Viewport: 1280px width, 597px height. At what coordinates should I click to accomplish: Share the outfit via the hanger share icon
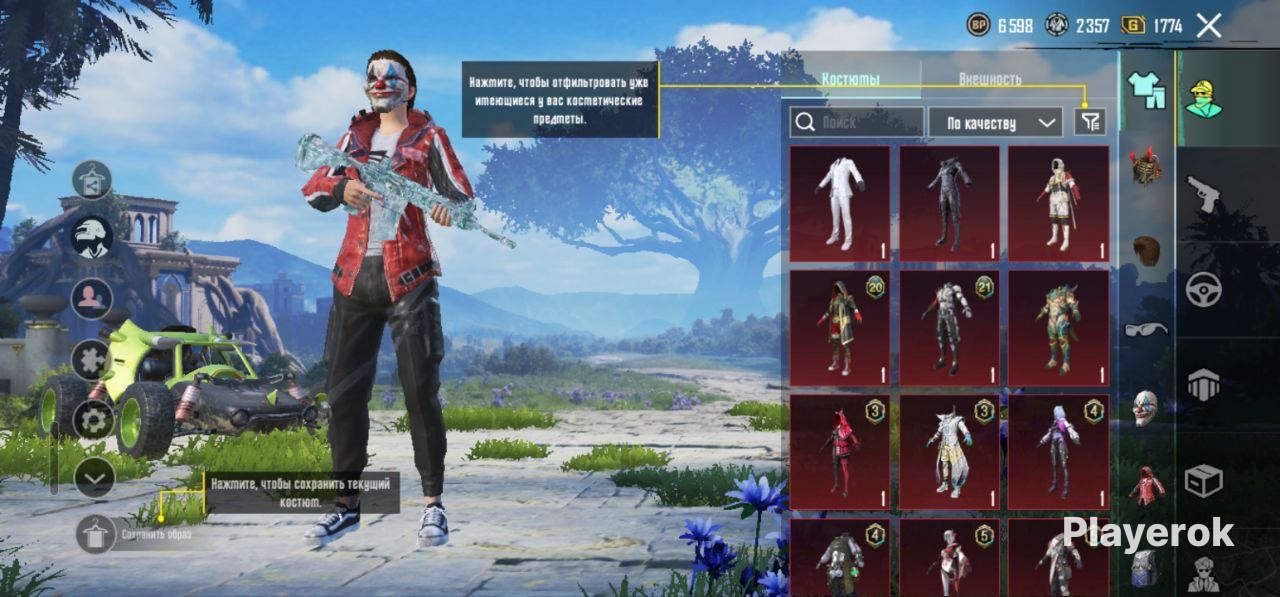click(x=92, y=180)
